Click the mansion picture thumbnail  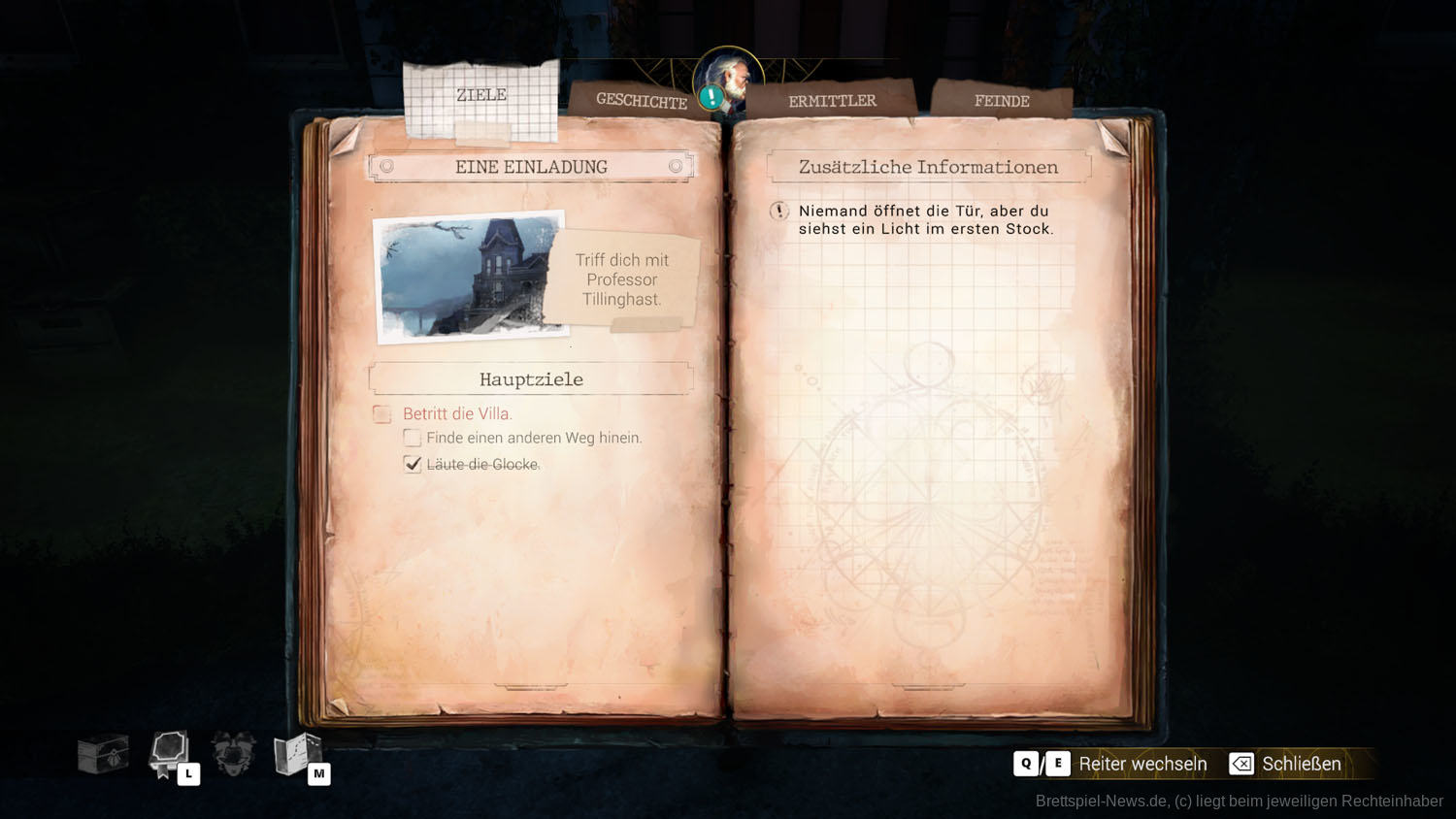tap(472, 278)
